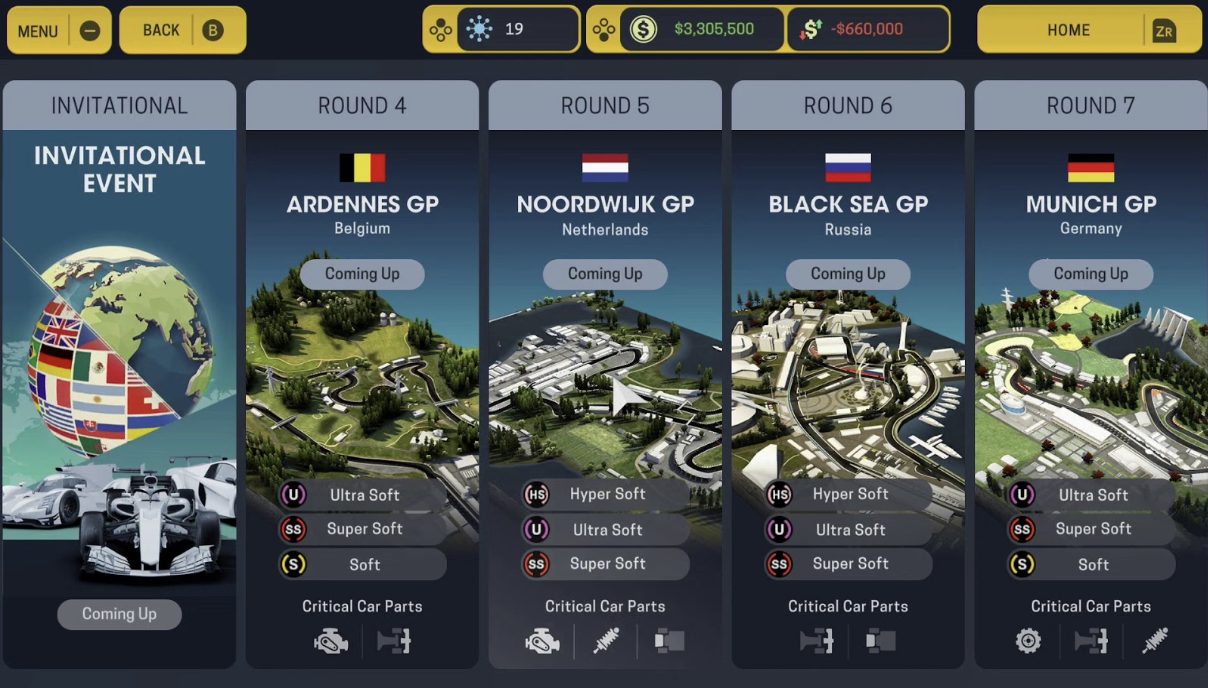The height and width of the screenshot is (688, 1208).
Task: Go back with the Back button
Action: (182, 30)
